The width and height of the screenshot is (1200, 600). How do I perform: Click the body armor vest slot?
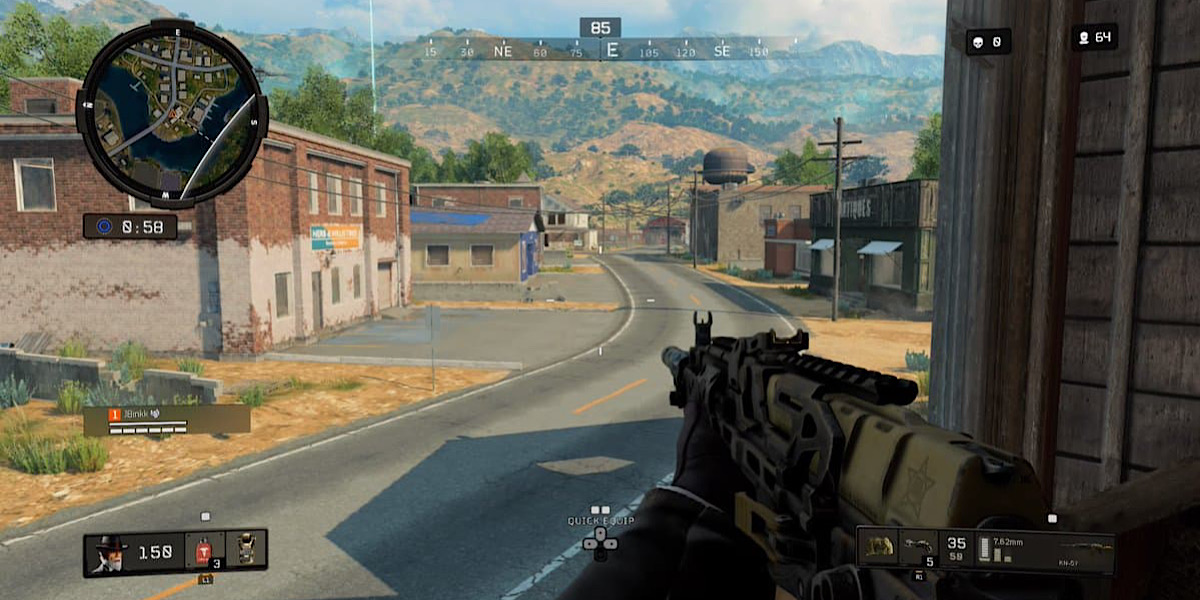pos(246,551)
